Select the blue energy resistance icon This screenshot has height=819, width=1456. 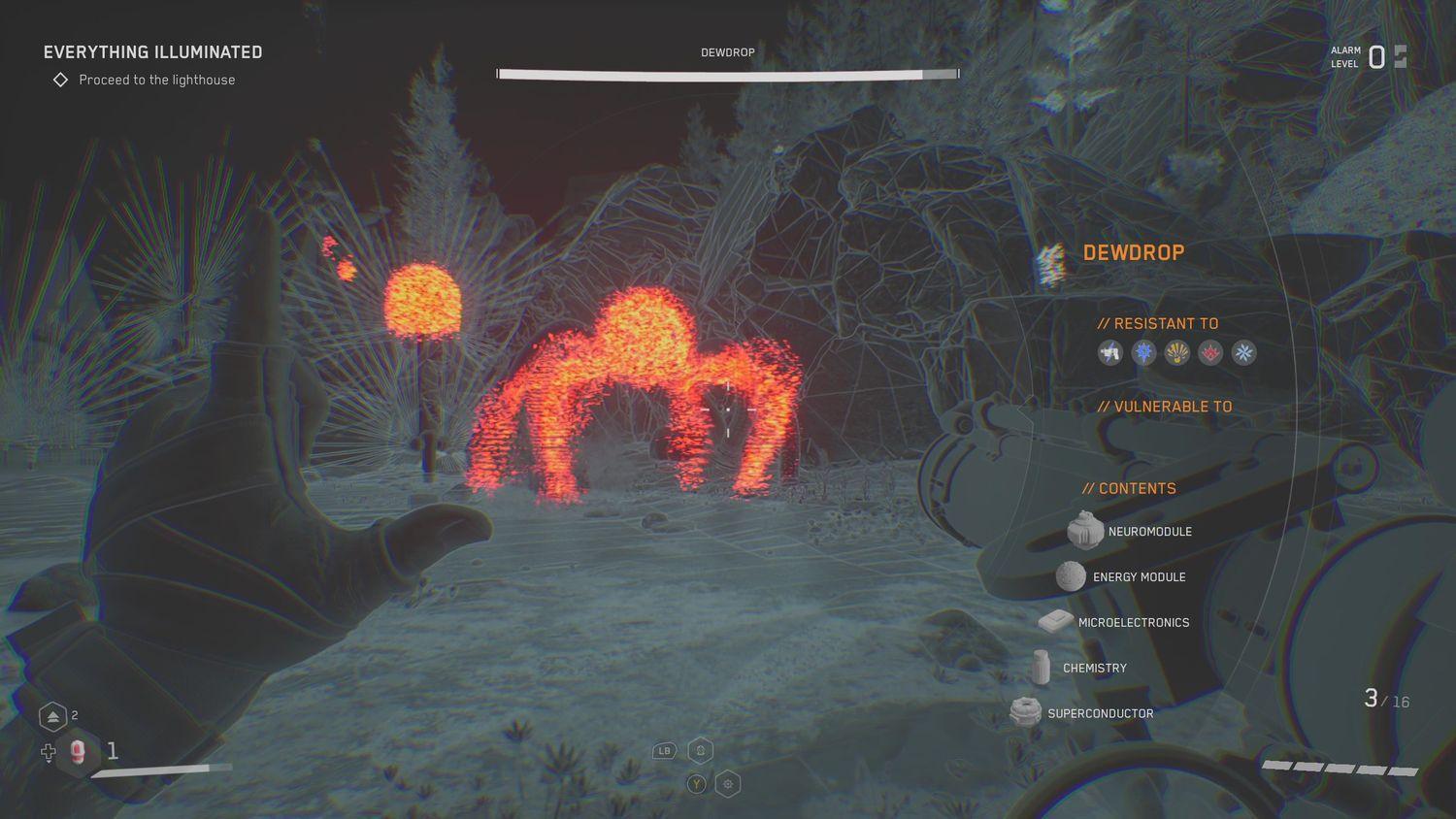(x=1144, y=353)
